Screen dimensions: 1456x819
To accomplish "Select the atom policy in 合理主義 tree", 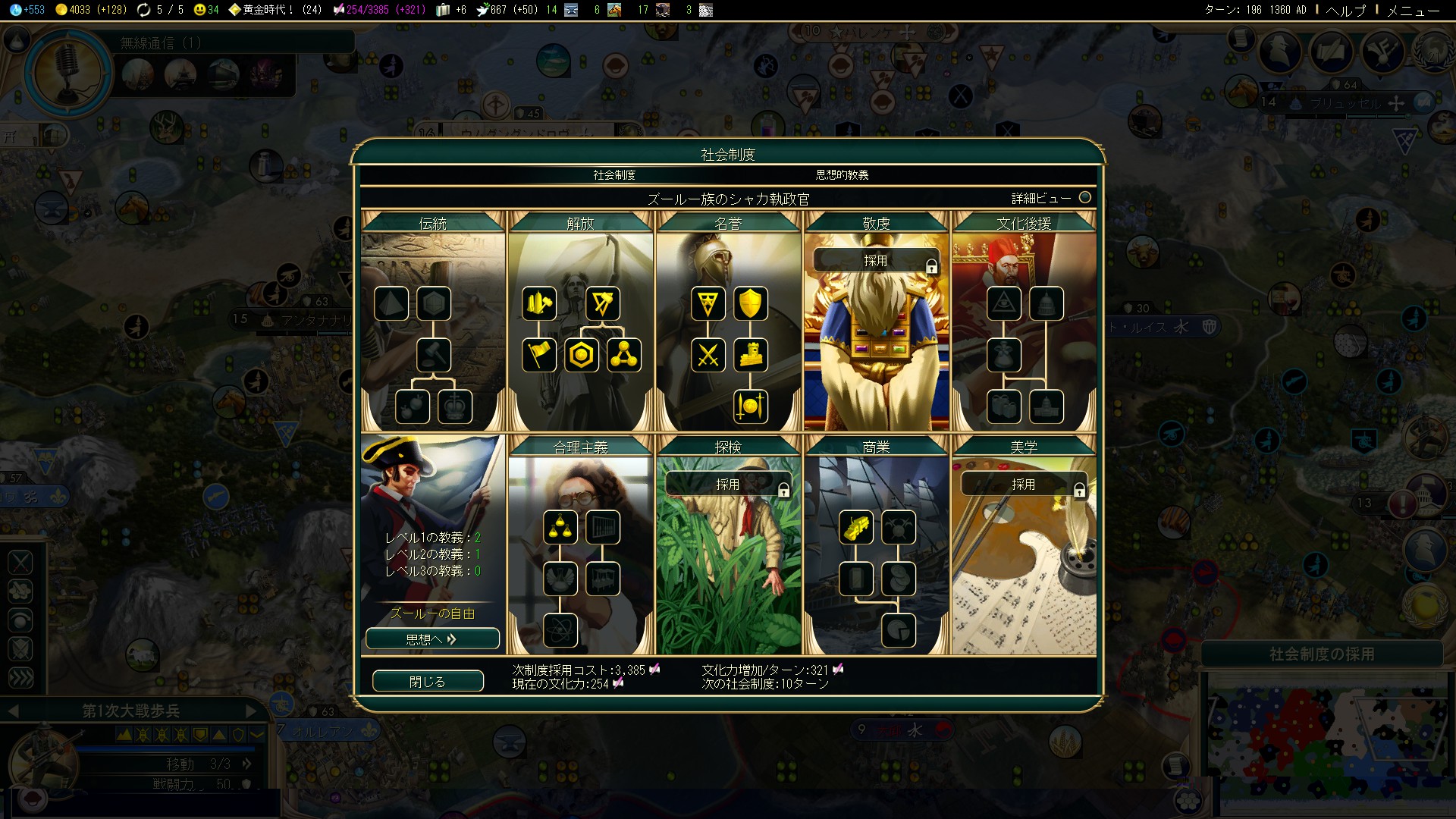I will (560, 630).
